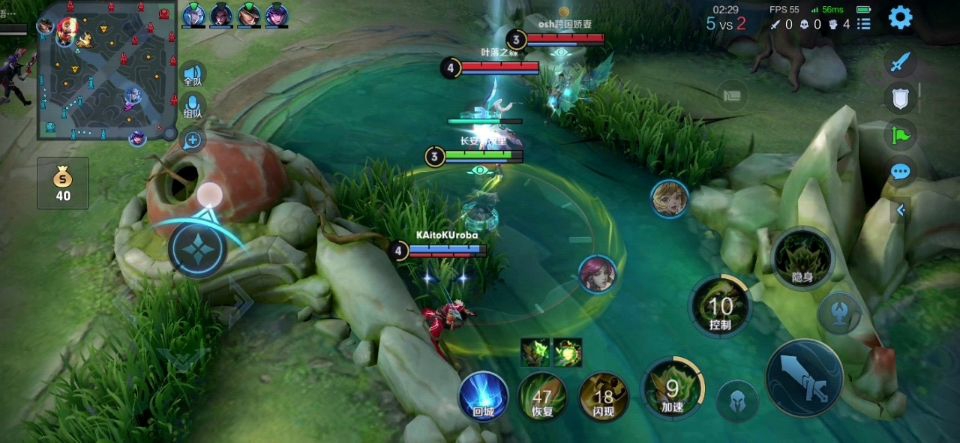
Task: Send the green flag gather signal
Action: coord(901,135)
